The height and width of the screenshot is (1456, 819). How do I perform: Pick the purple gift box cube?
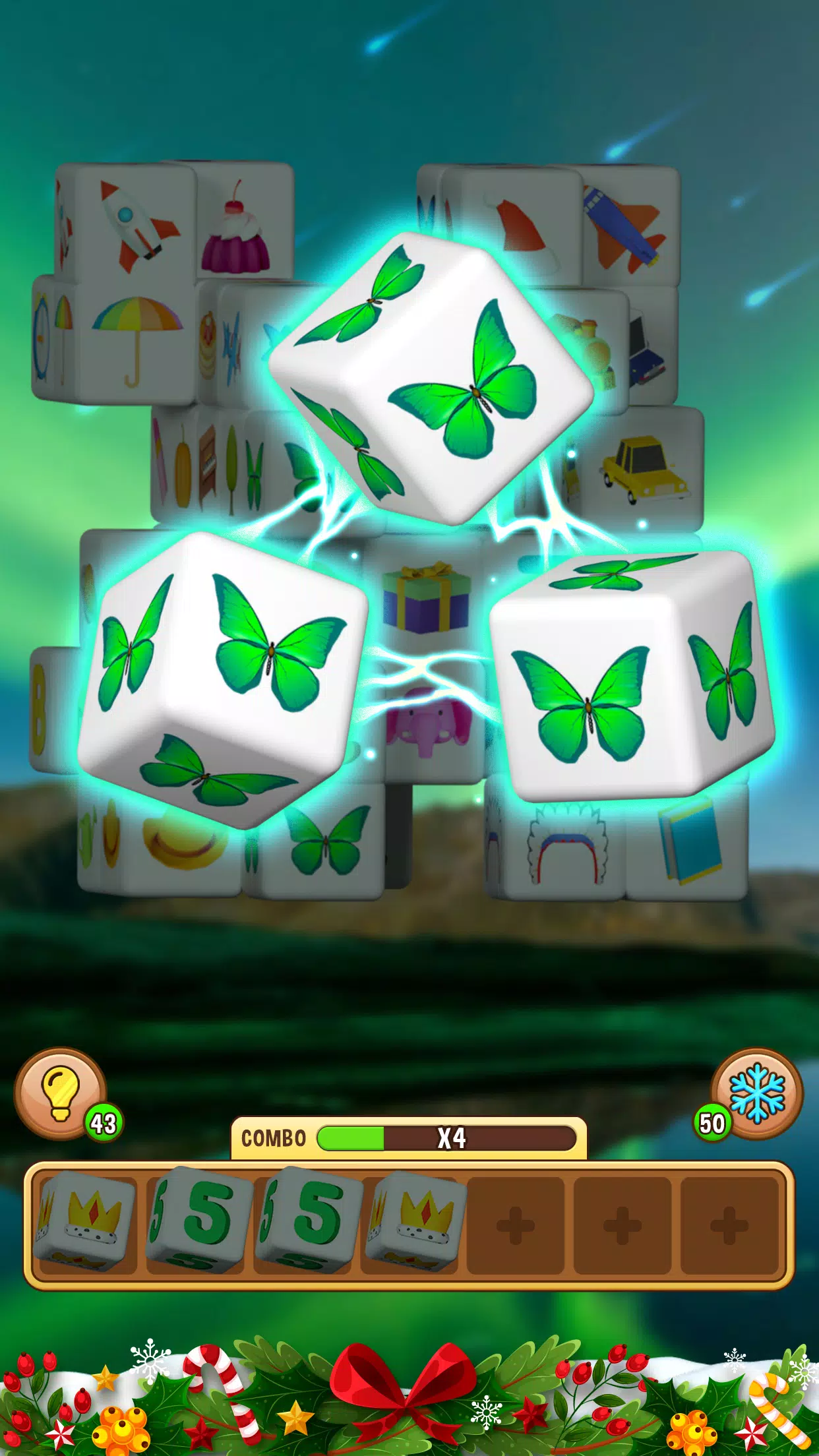(427, 597)
